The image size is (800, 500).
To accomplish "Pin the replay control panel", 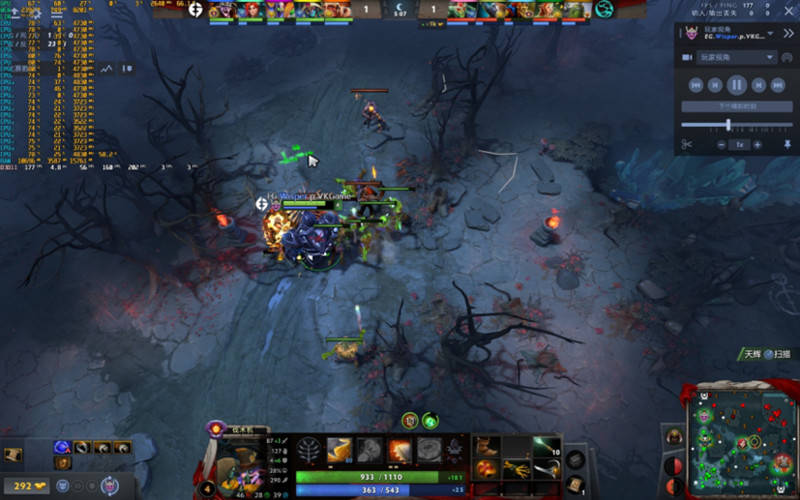I will (786, 145).
